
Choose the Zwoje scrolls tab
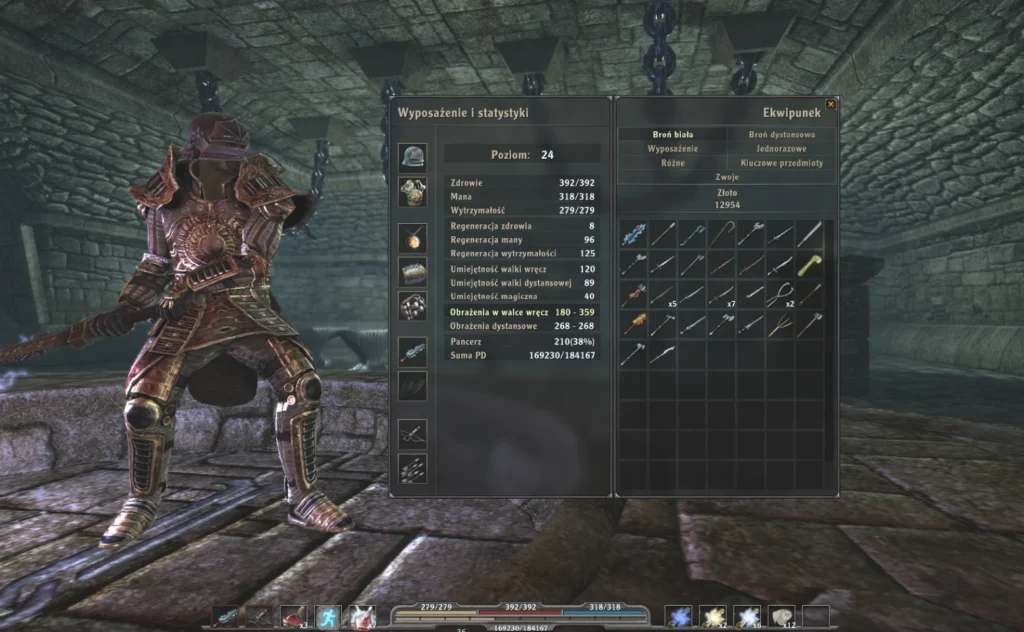click(x=727, y=176)
